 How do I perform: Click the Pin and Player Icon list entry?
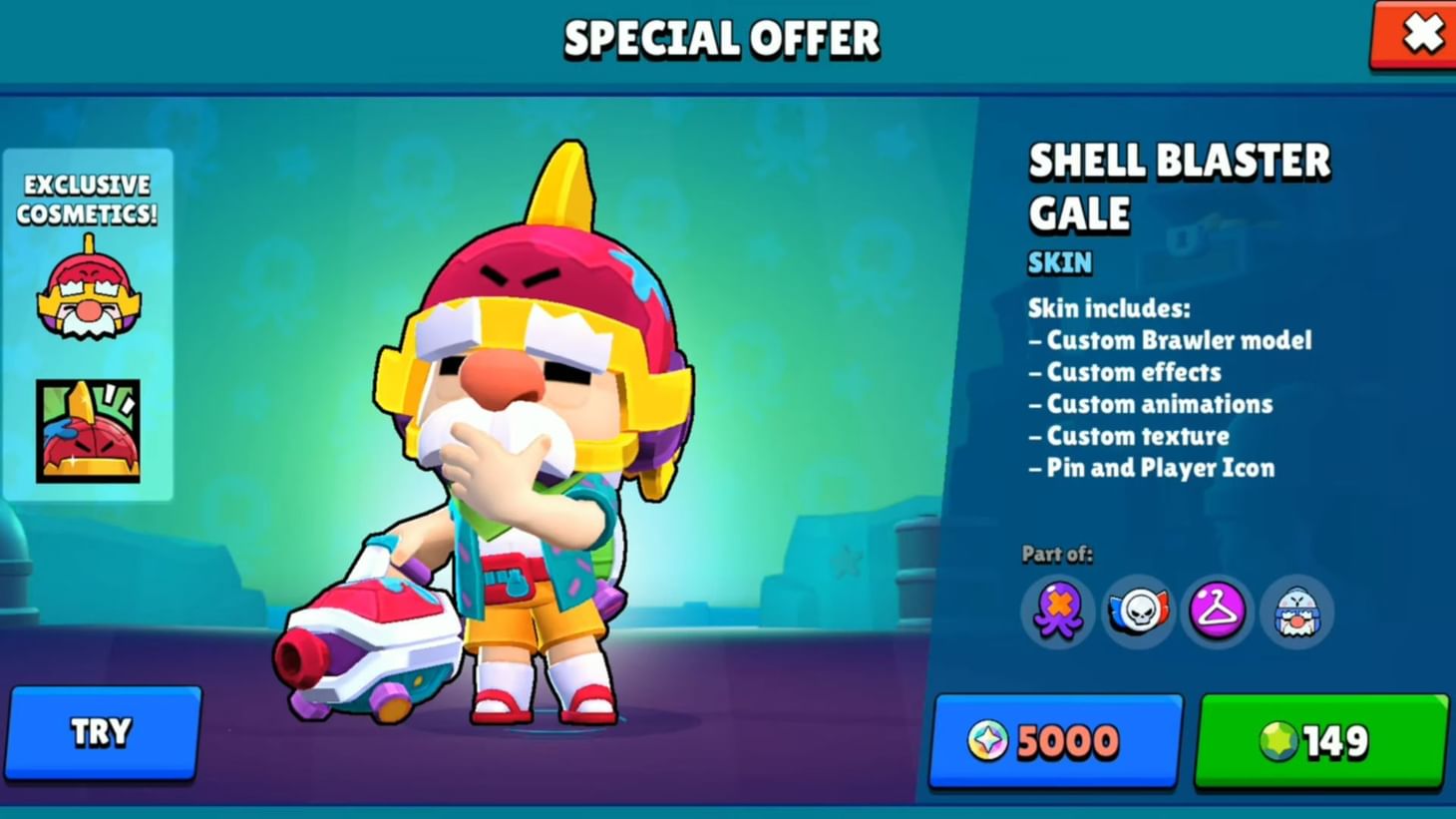coord(1152,468)
